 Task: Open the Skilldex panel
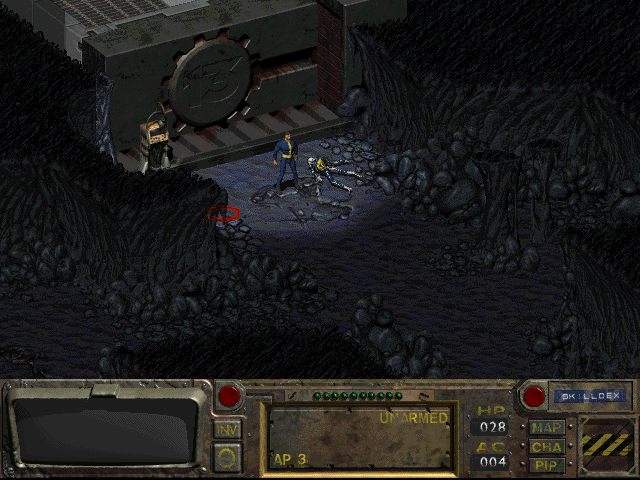coord(589,396)
